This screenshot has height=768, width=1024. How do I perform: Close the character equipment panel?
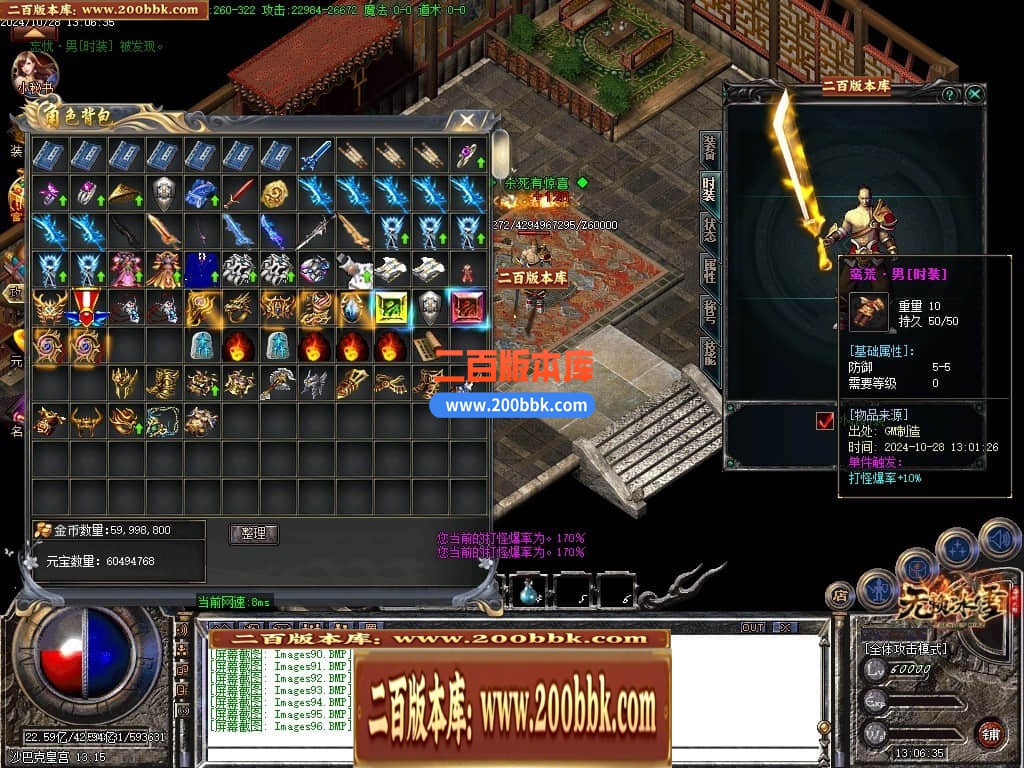[974, 94]
